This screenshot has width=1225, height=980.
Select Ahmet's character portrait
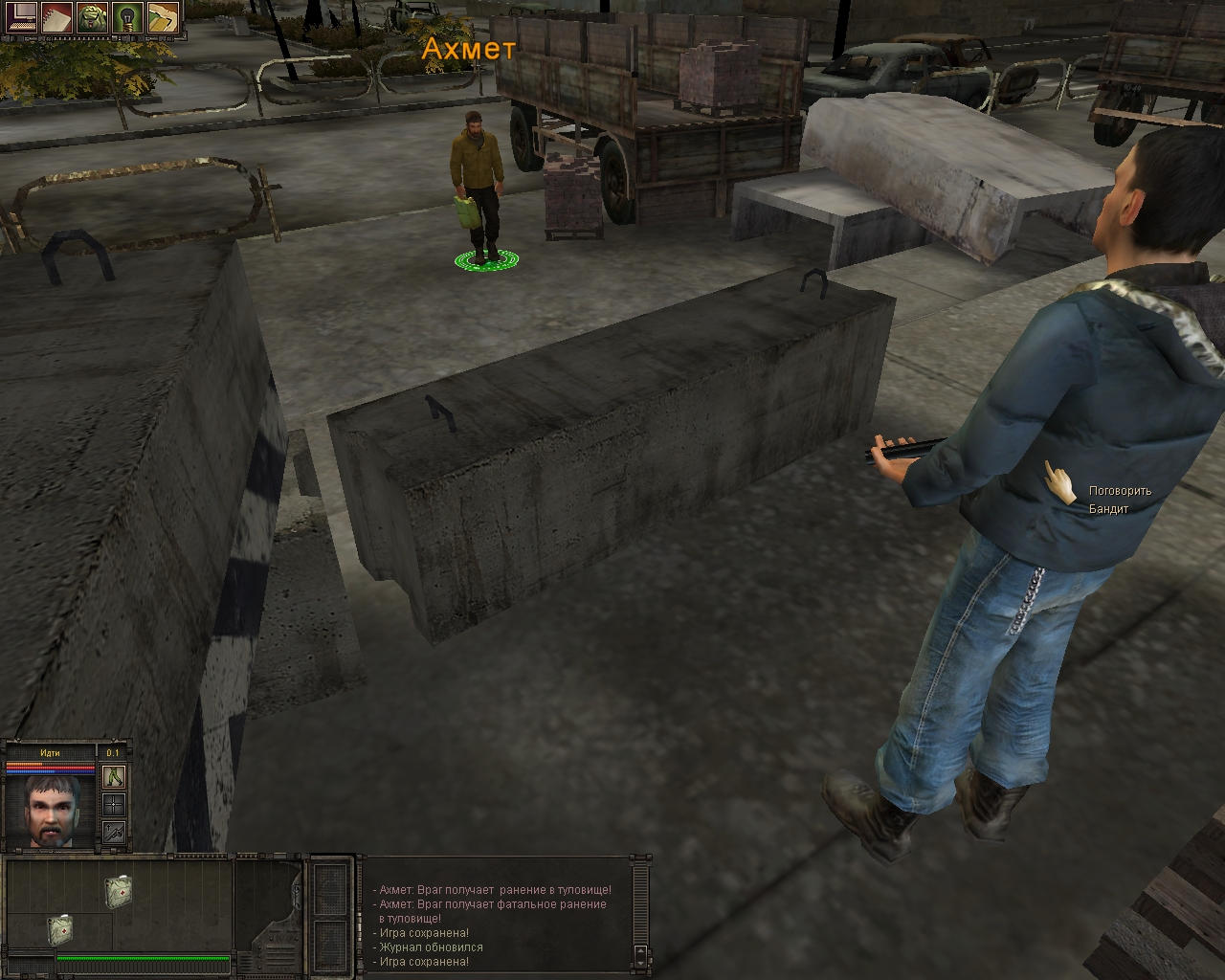(51, 810)
